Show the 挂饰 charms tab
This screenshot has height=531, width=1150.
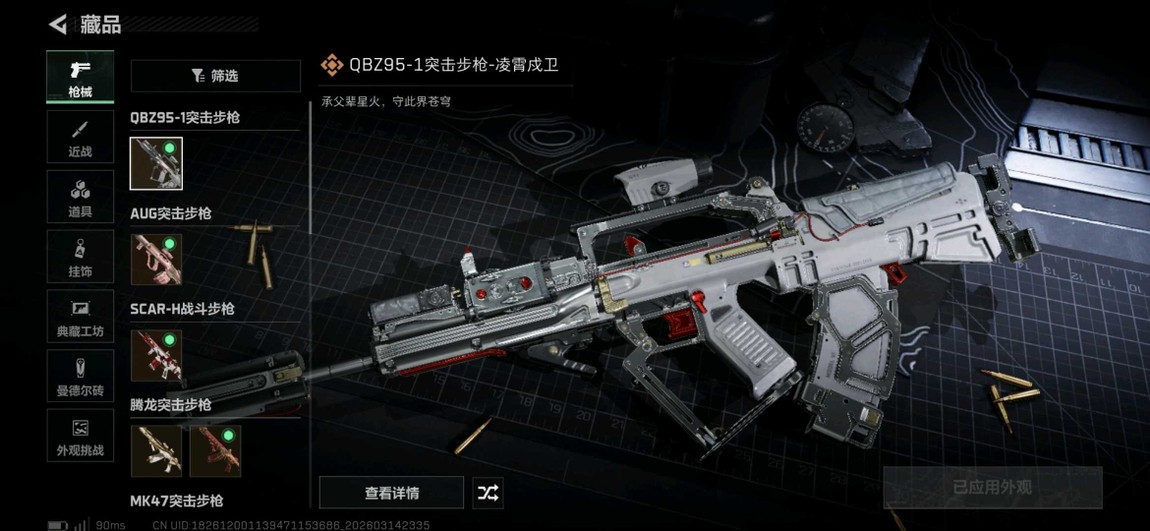click(x=80, y=257)
